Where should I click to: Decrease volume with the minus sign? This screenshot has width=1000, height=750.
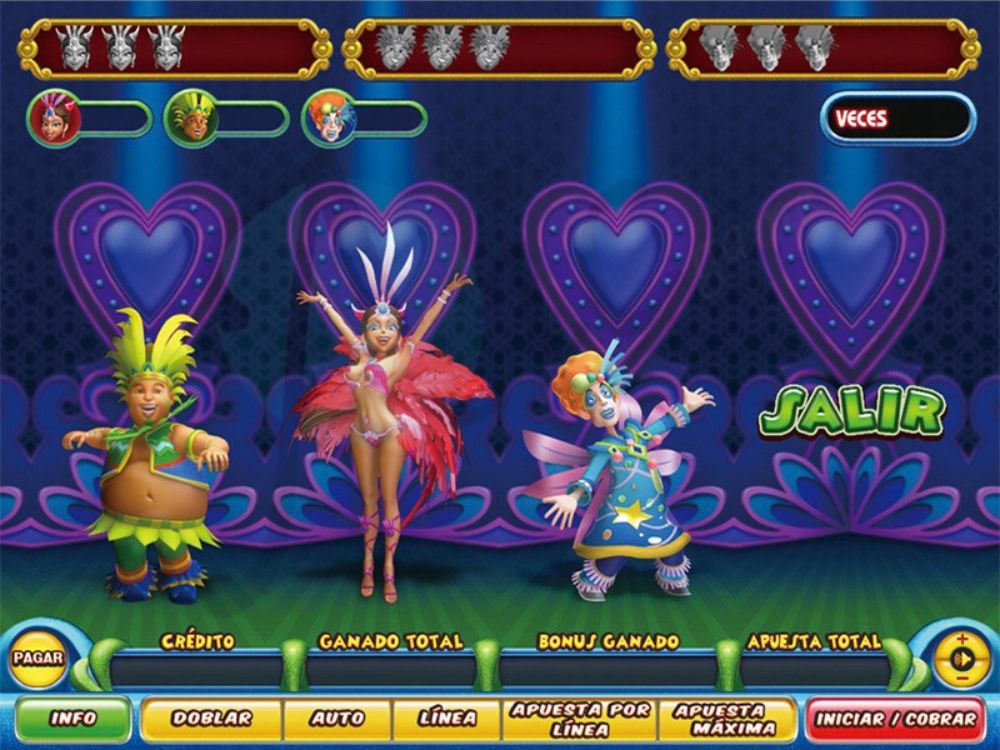(962, 680)
